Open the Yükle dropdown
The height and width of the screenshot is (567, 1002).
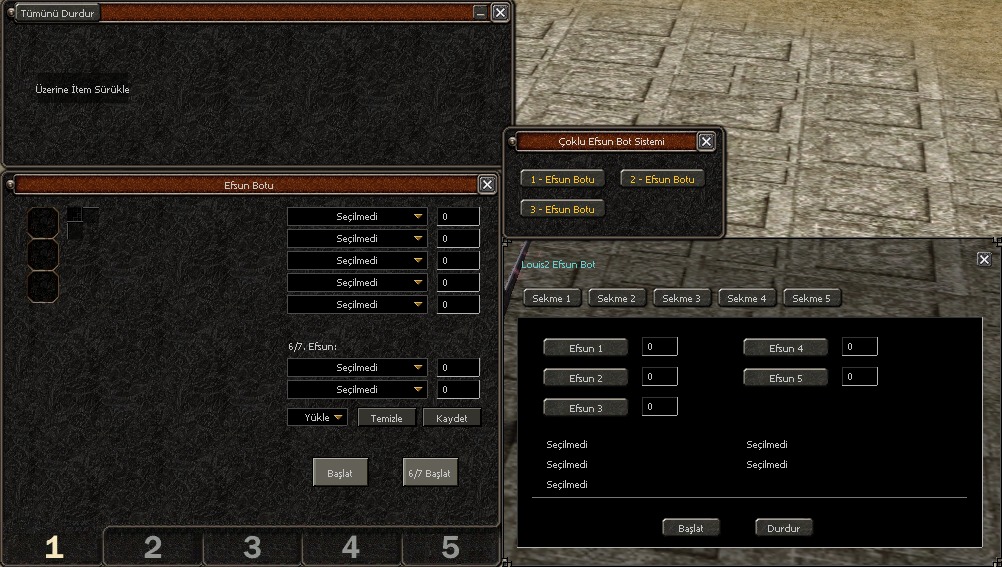coord(318,417)
